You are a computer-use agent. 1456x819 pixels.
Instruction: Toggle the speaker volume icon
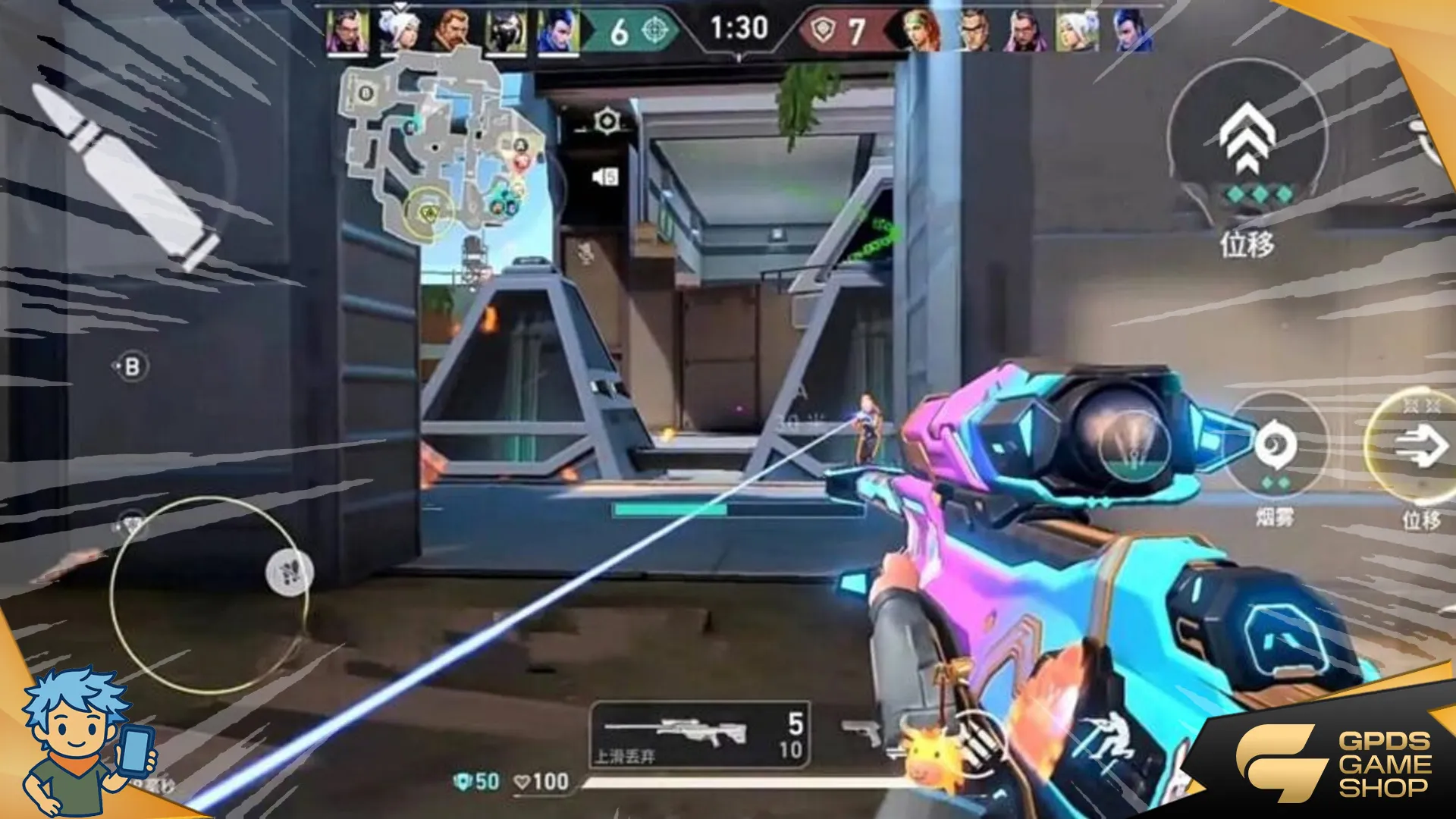(x=605, y=177)
